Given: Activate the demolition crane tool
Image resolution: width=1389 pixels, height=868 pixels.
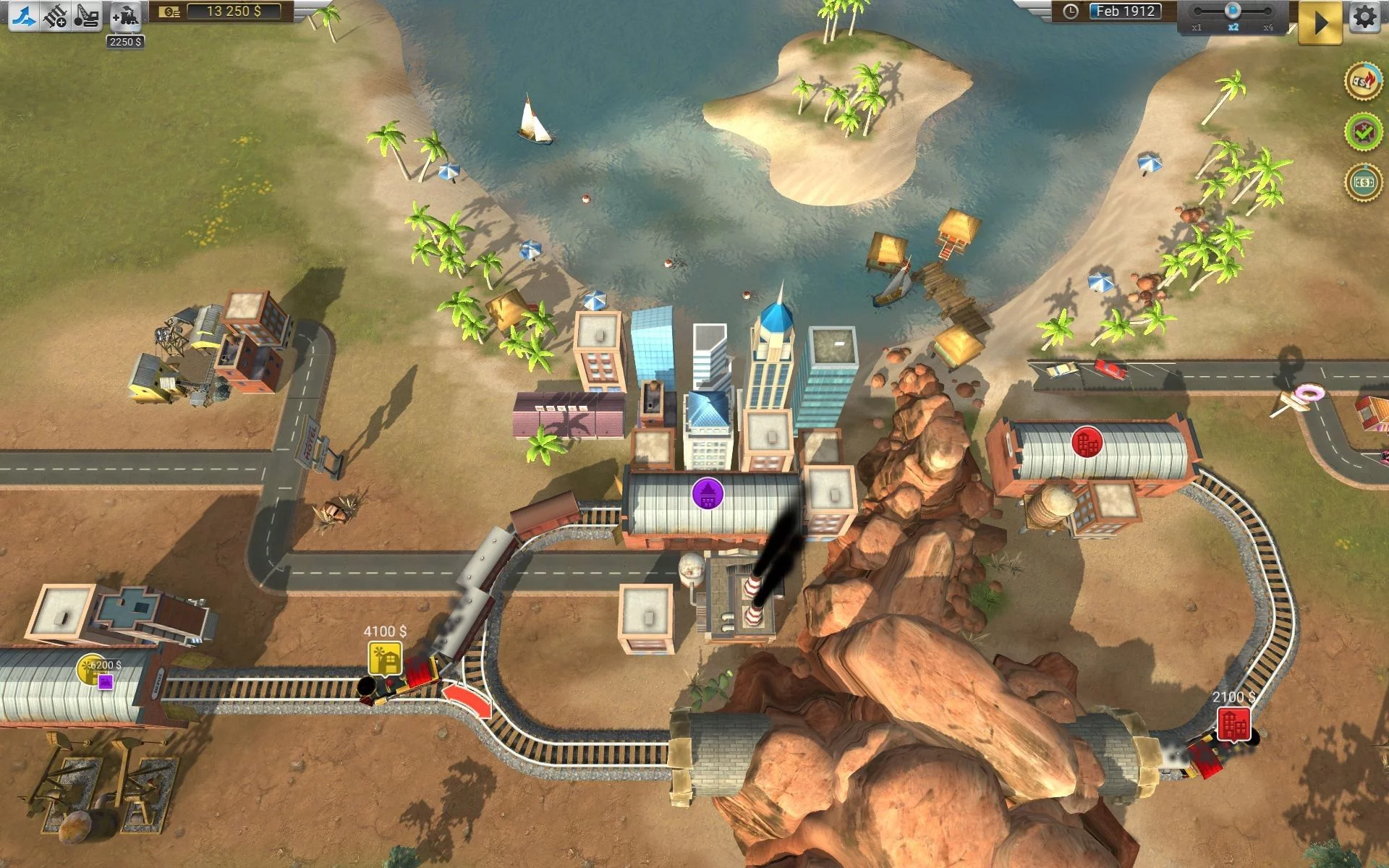Looking at the screenshot, I should coord(87,15).
